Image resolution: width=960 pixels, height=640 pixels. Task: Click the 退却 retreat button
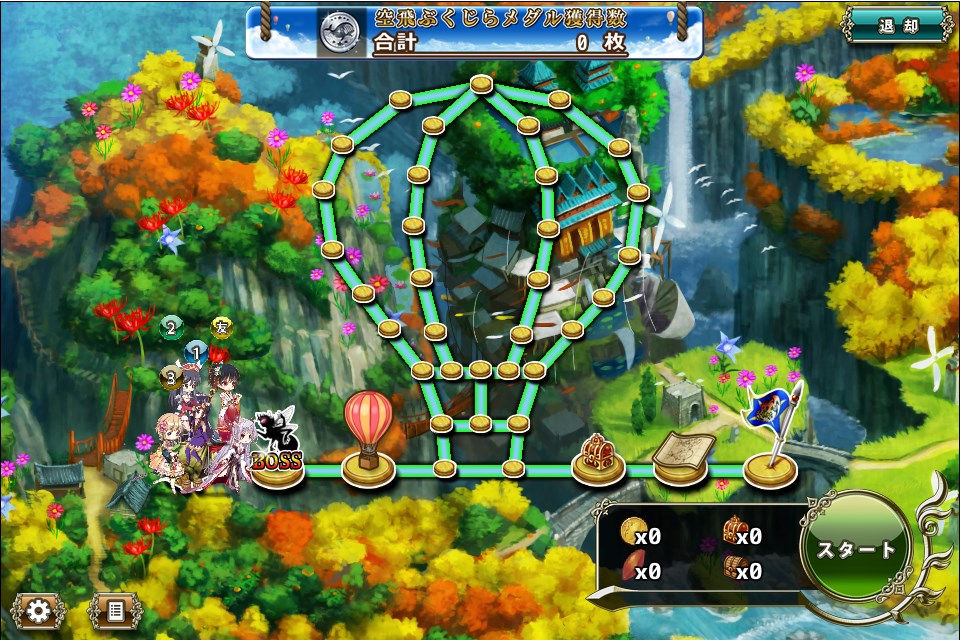[896, 24]
